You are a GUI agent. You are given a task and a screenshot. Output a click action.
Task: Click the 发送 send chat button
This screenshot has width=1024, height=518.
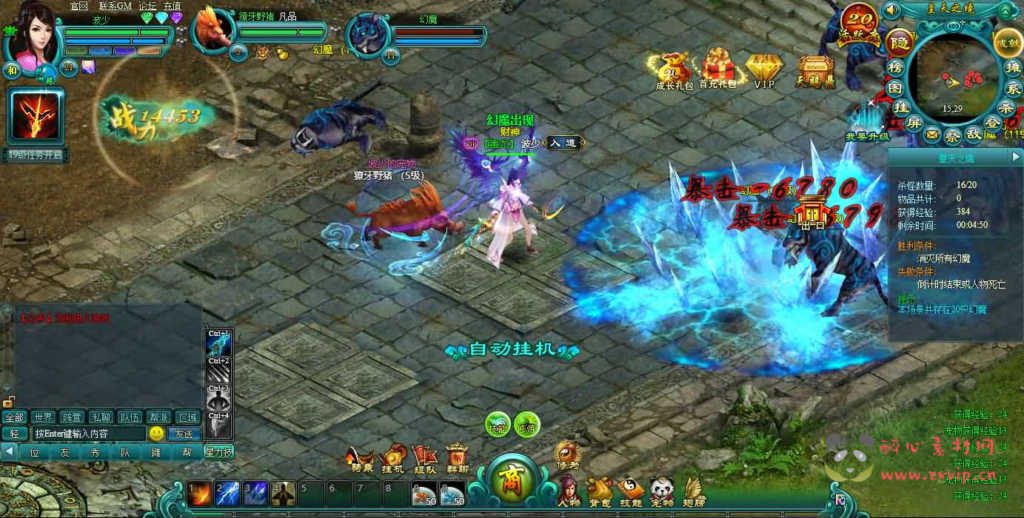(x=183, y=434)
